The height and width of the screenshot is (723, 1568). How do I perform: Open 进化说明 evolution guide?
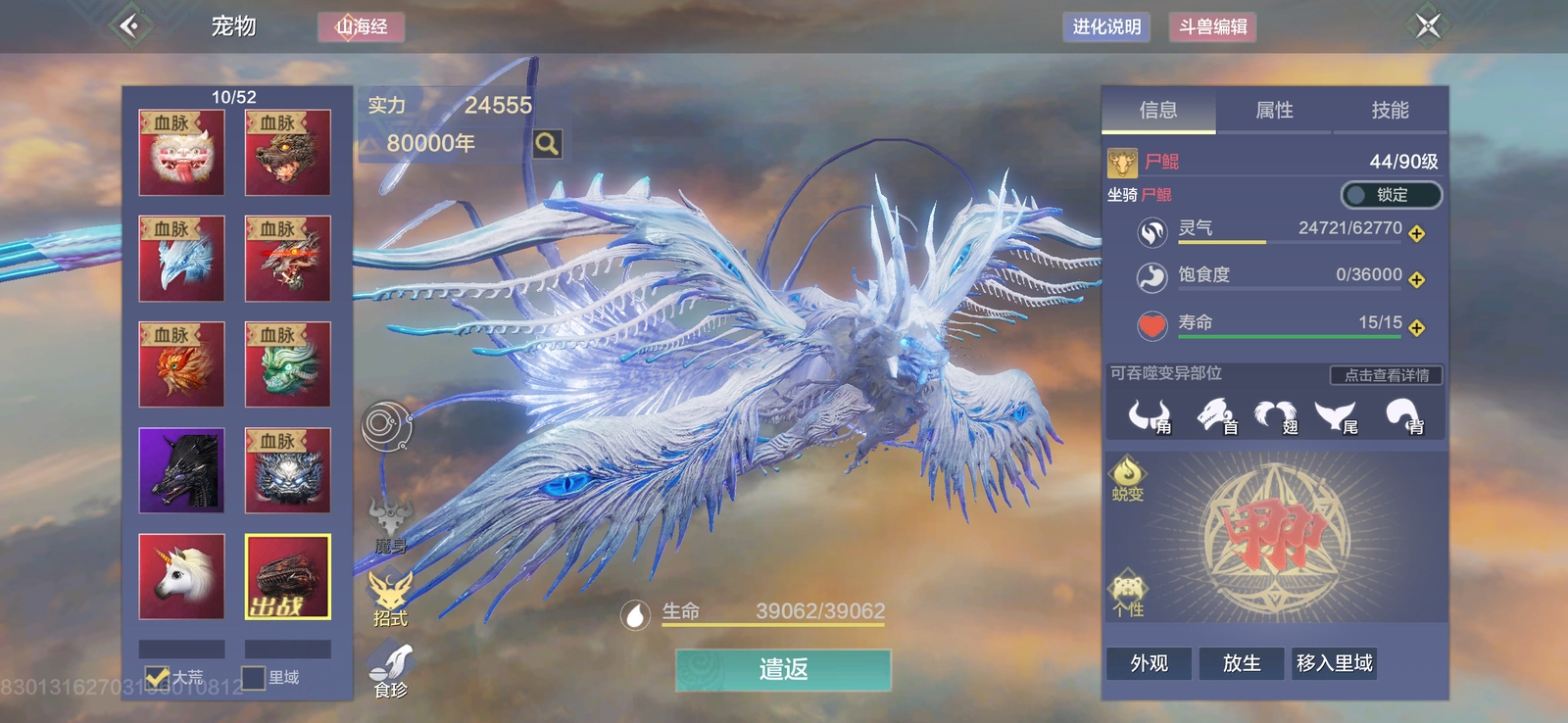point(1106,26)
